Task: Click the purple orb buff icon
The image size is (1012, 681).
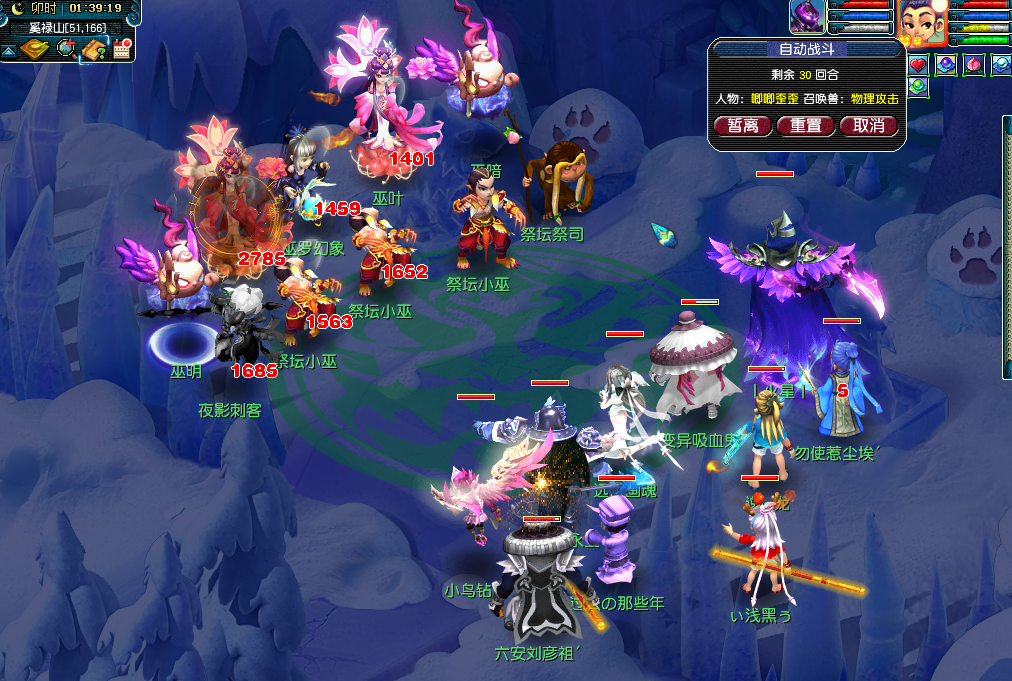Action: 945,66
